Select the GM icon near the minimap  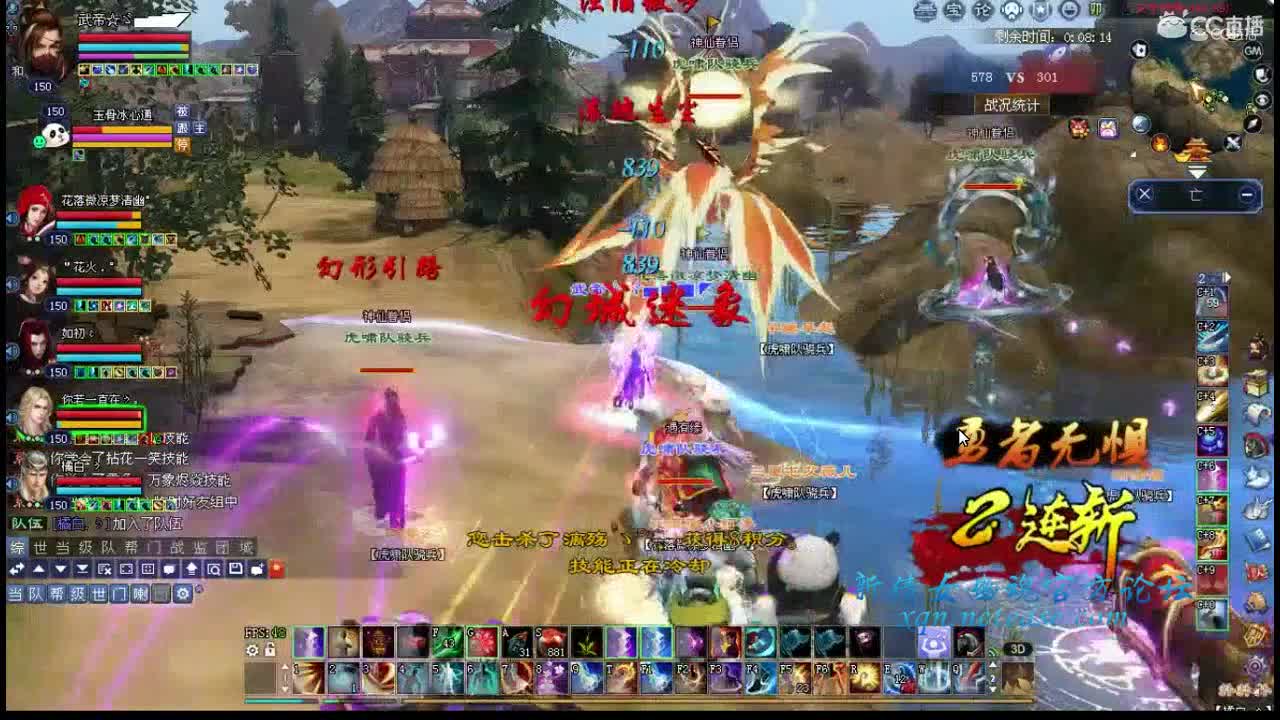[1252, 51]
